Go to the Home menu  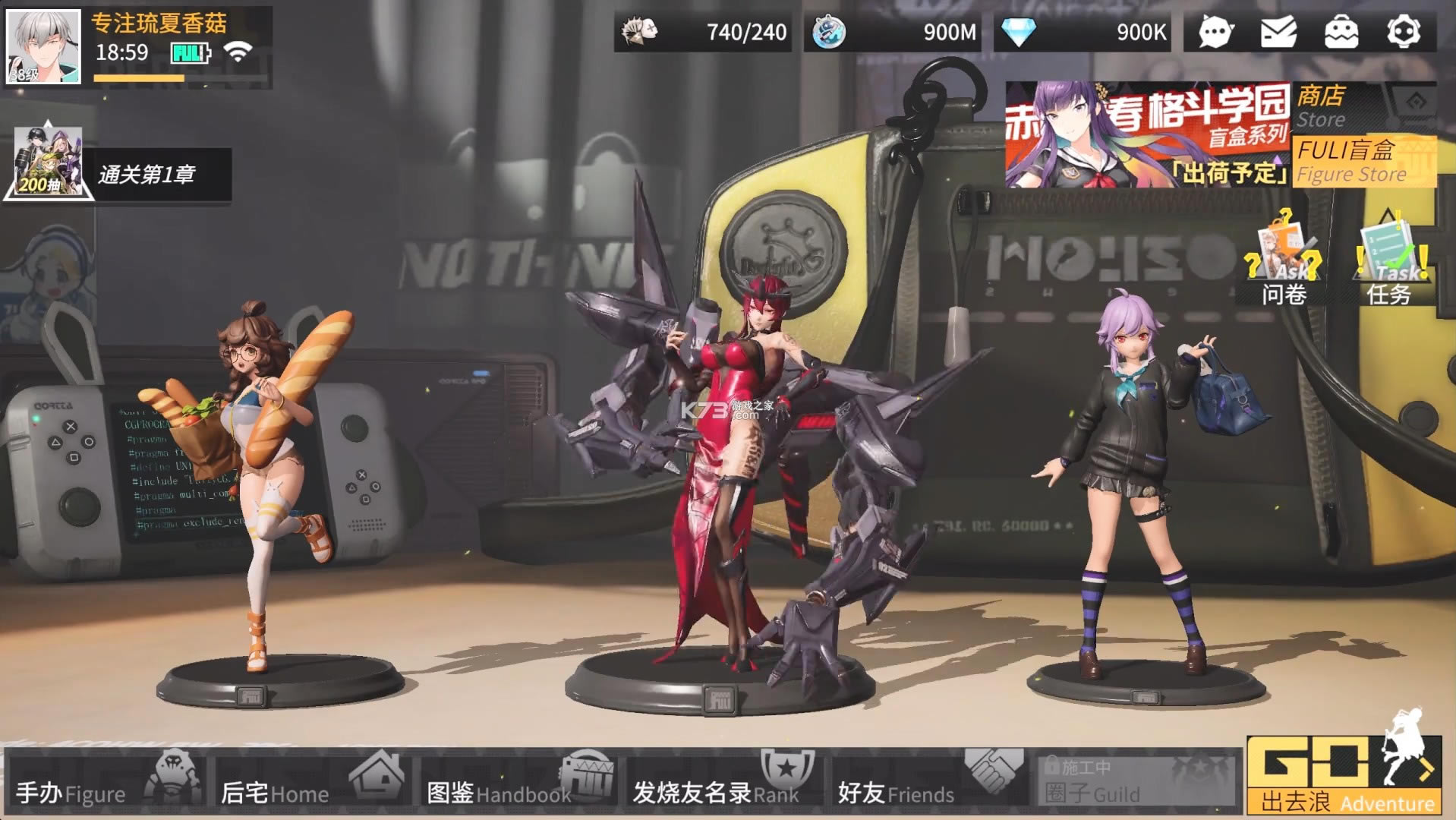[313, 782]
